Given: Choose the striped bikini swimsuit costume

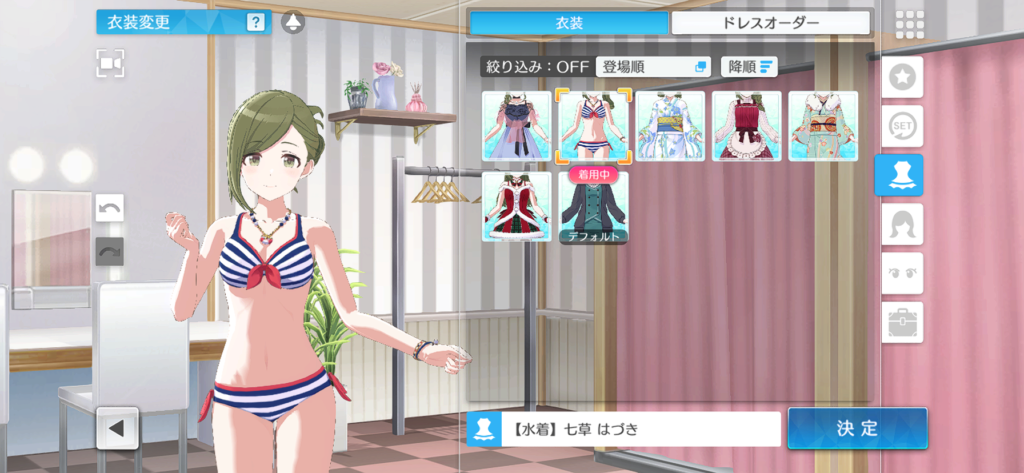Looking at the screenshot, I should [x=593, y=126].
